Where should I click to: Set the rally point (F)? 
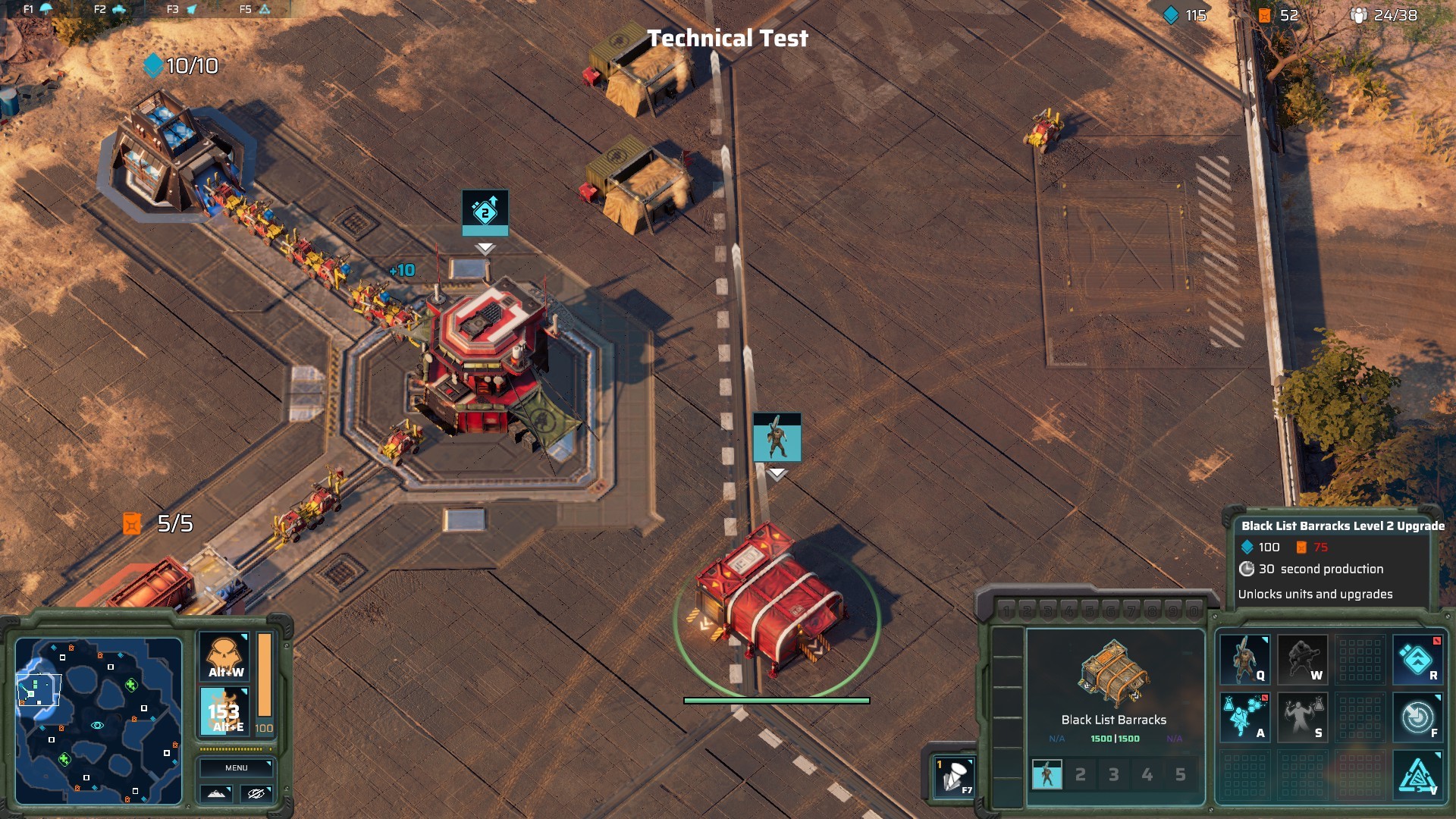1417,717
